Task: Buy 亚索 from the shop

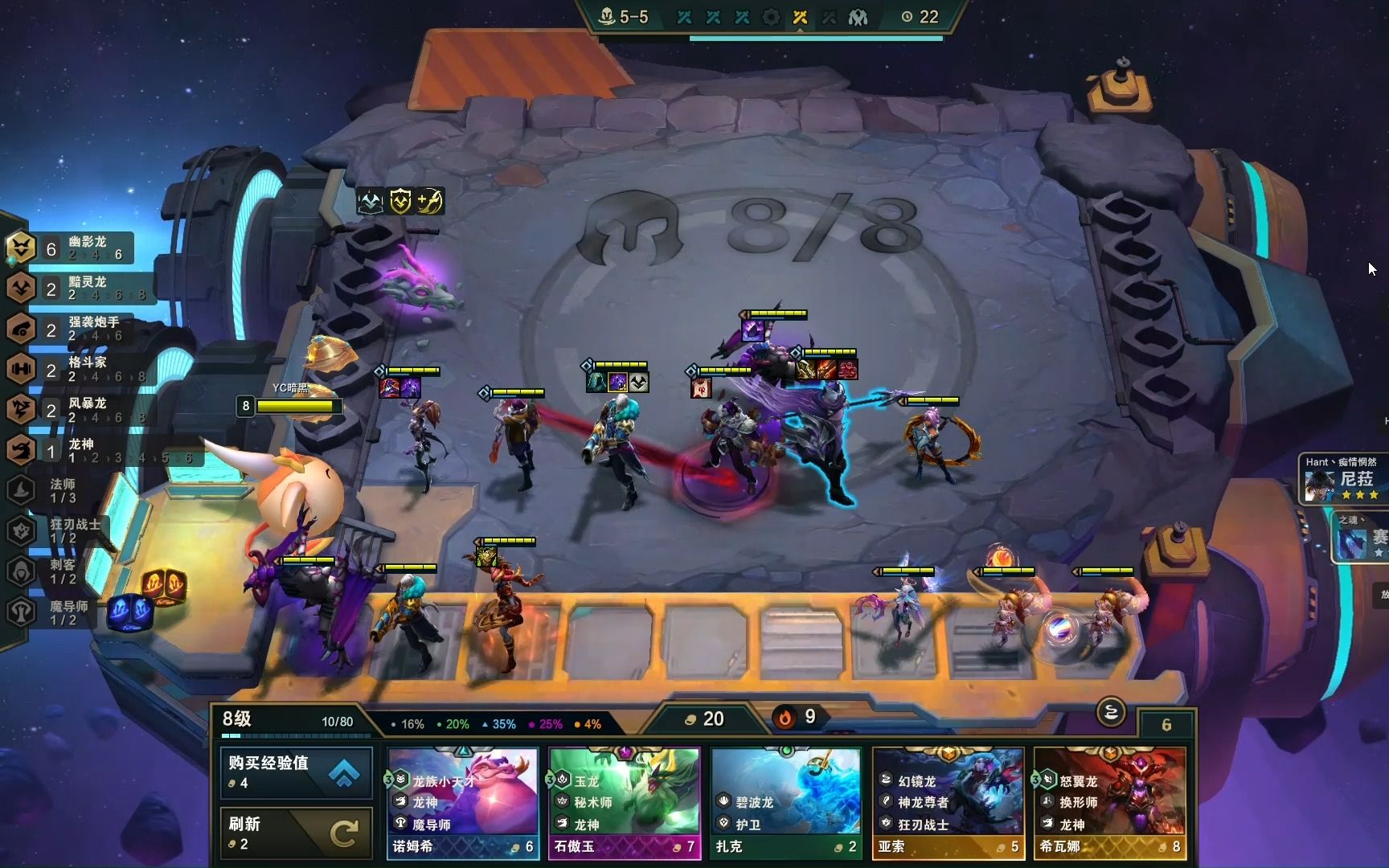Action: pos(948,803)
